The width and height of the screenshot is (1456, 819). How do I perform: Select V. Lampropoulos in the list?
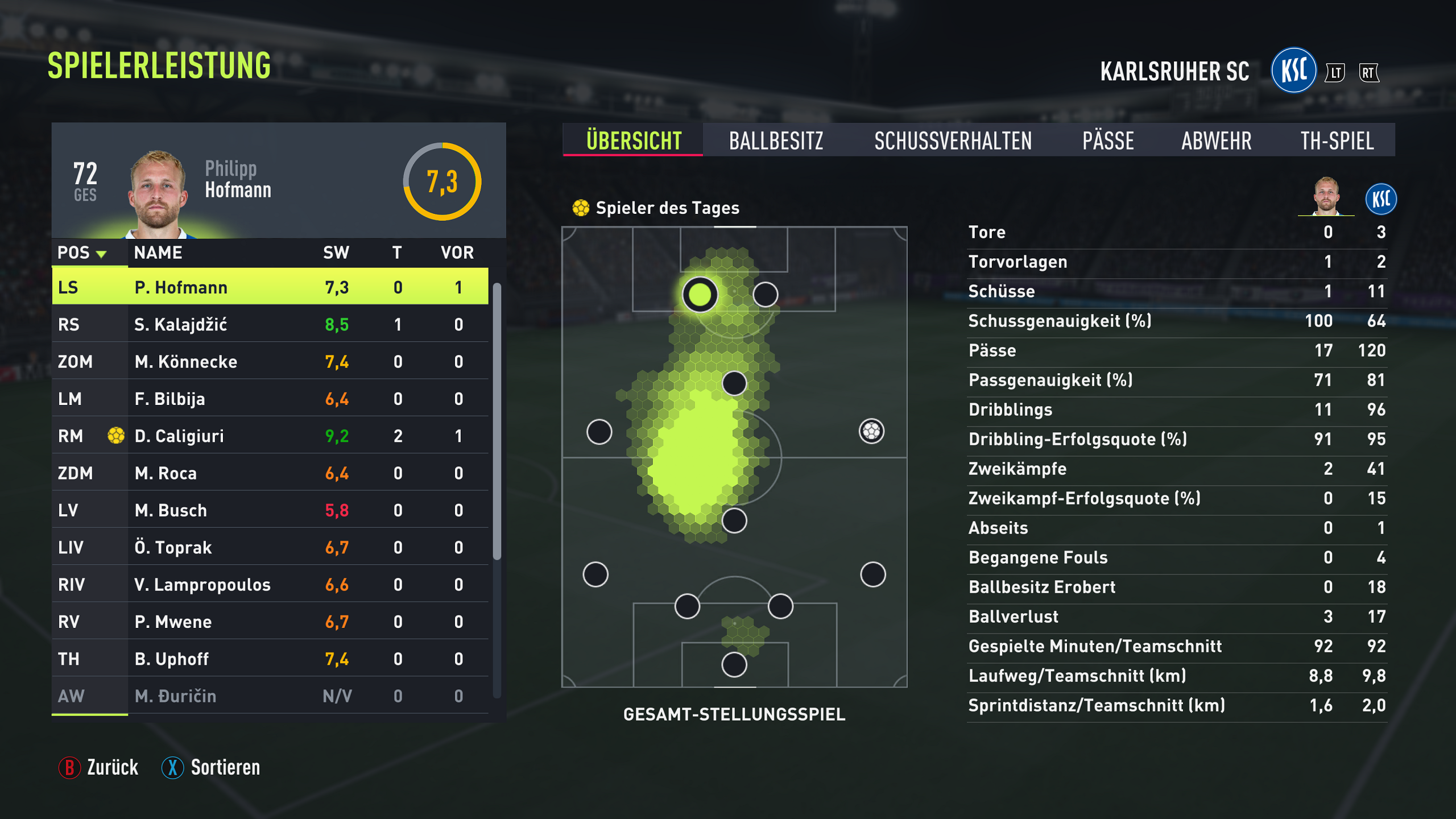tap(270, 585)
